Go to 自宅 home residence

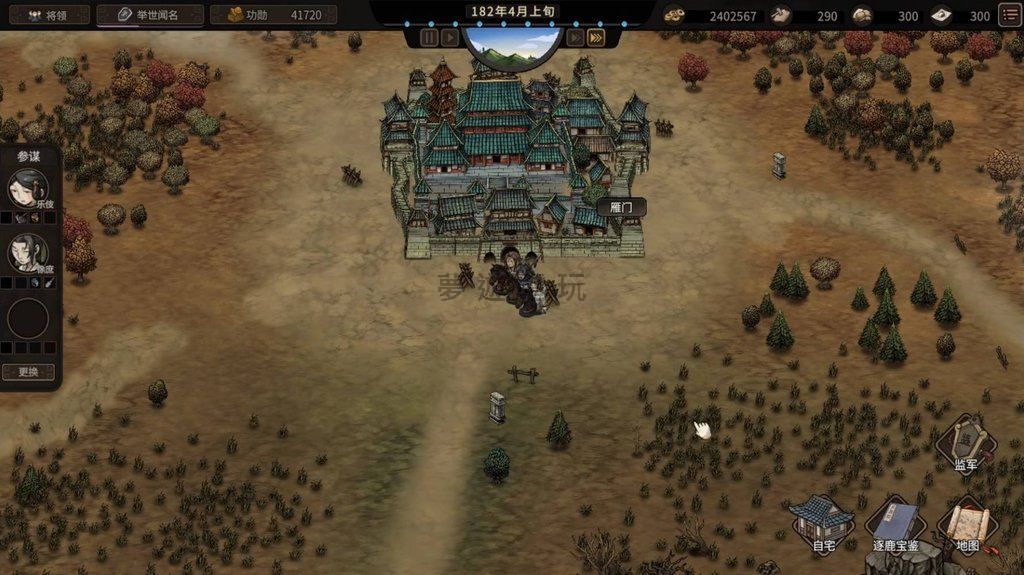pos(822,521)
